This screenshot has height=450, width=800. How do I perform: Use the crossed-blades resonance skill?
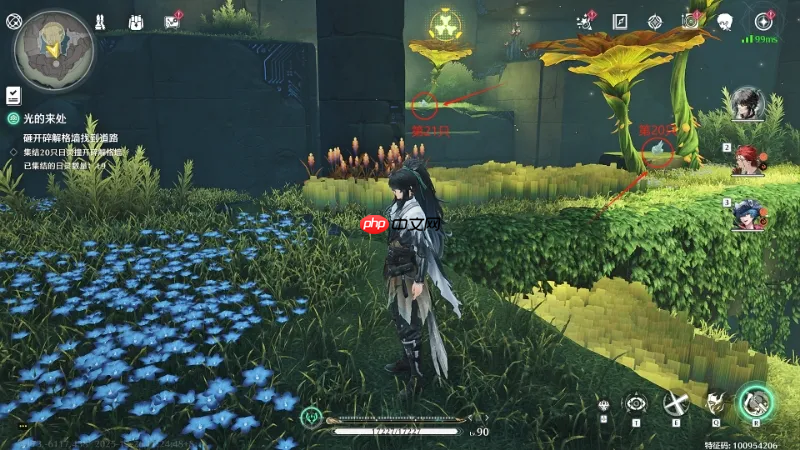tap(675, 403)
